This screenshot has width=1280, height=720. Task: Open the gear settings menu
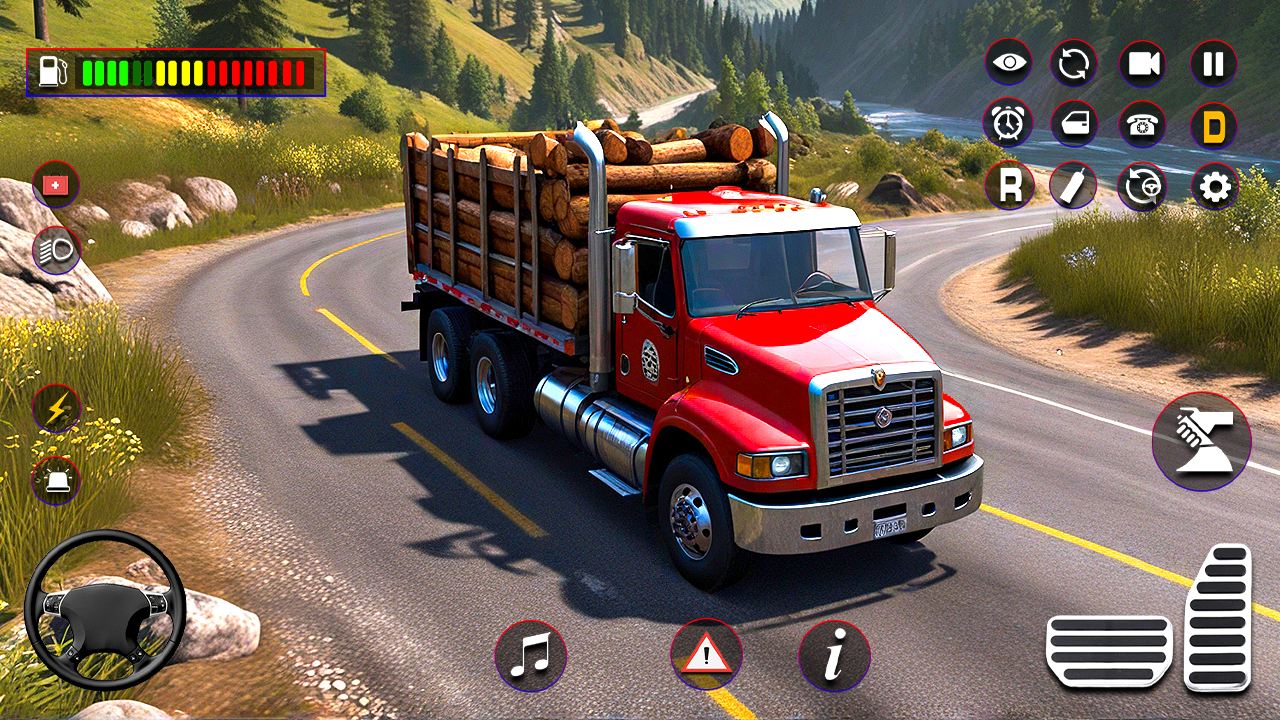[1214, 187]
